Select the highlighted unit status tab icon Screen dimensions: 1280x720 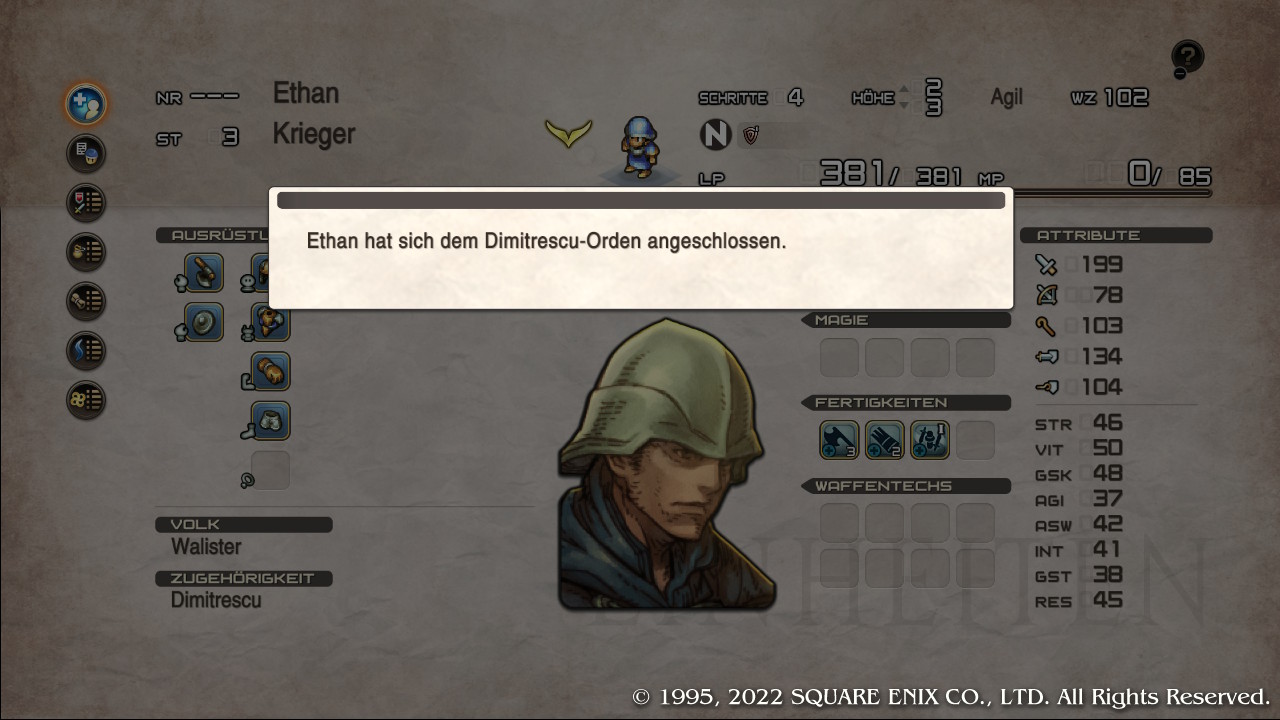tap(86, 103)
